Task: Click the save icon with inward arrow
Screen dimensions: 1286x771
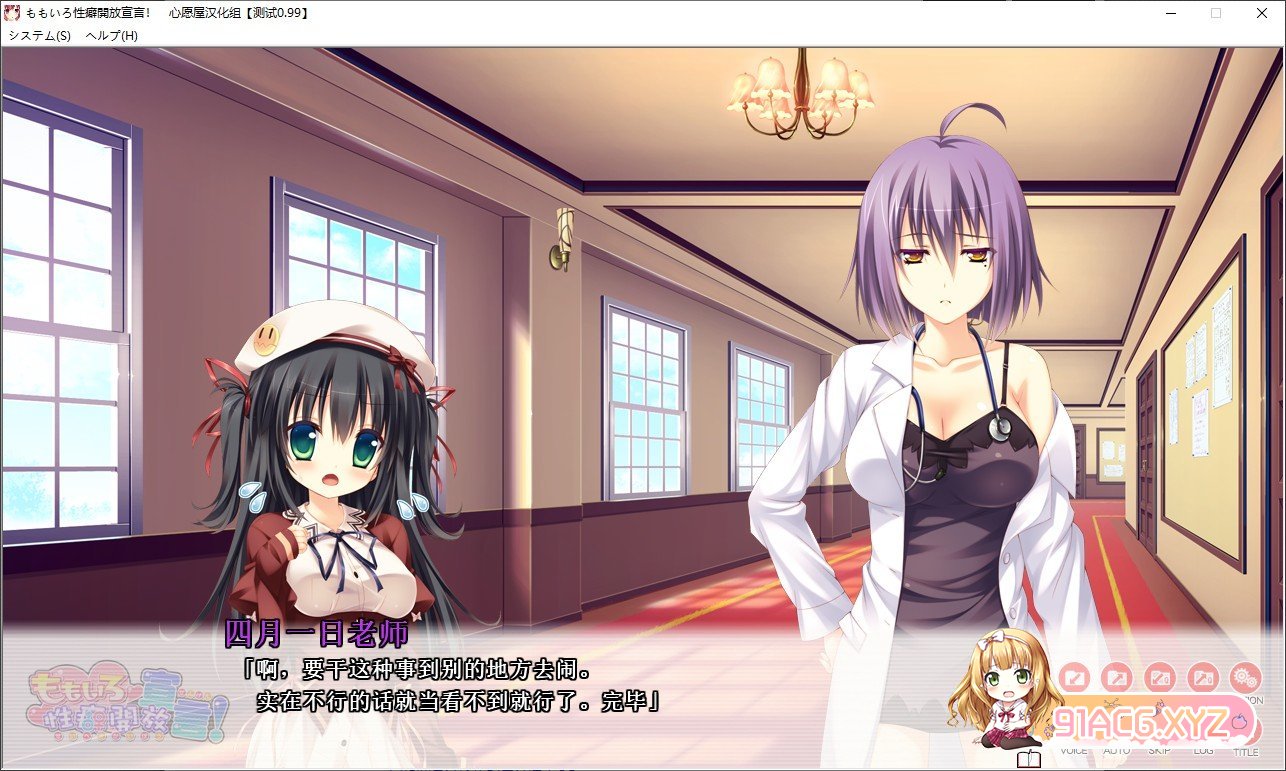Action: [1073, 679]
